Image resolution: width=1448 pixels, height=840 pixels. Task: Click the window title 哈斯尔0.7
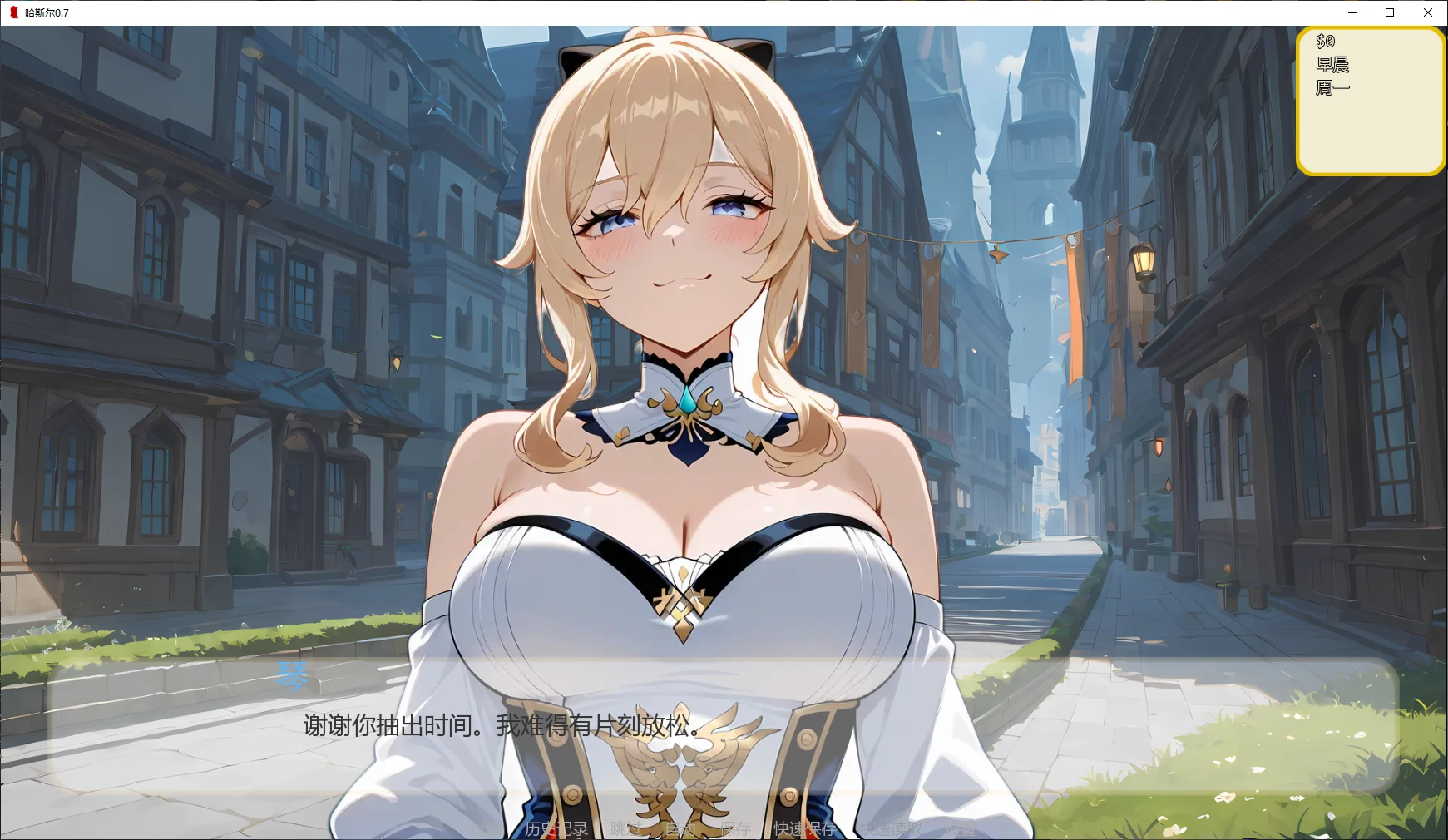(46, 12)
